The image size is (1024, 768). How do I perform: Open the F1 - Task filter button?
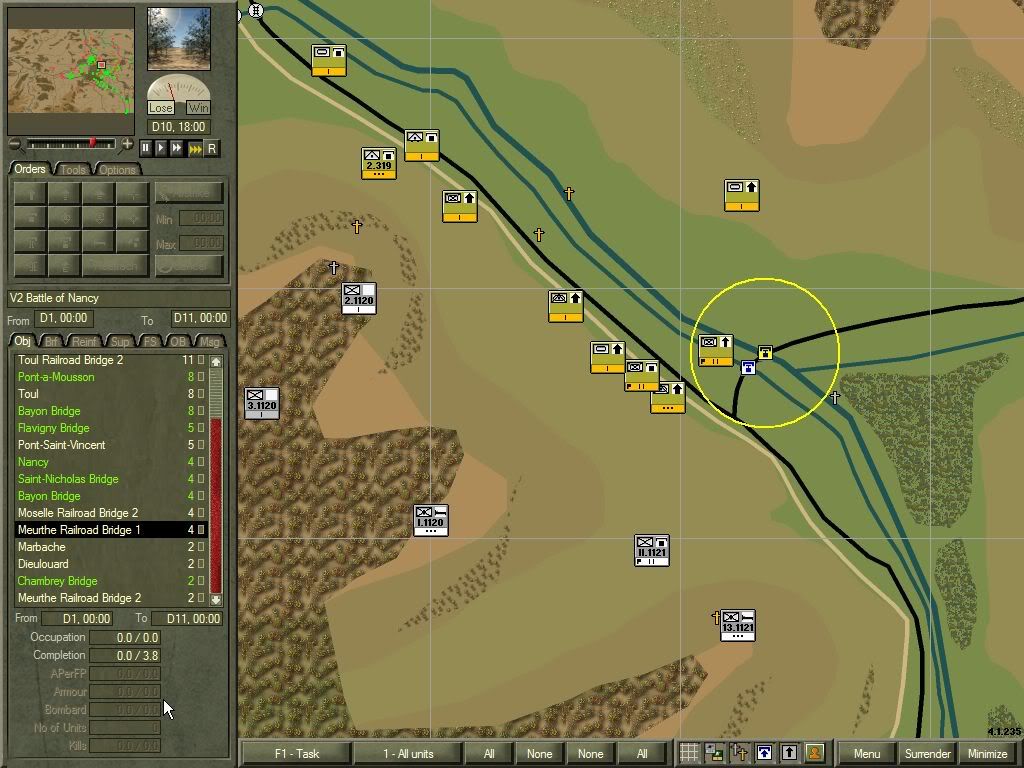(x=295, y=754)
